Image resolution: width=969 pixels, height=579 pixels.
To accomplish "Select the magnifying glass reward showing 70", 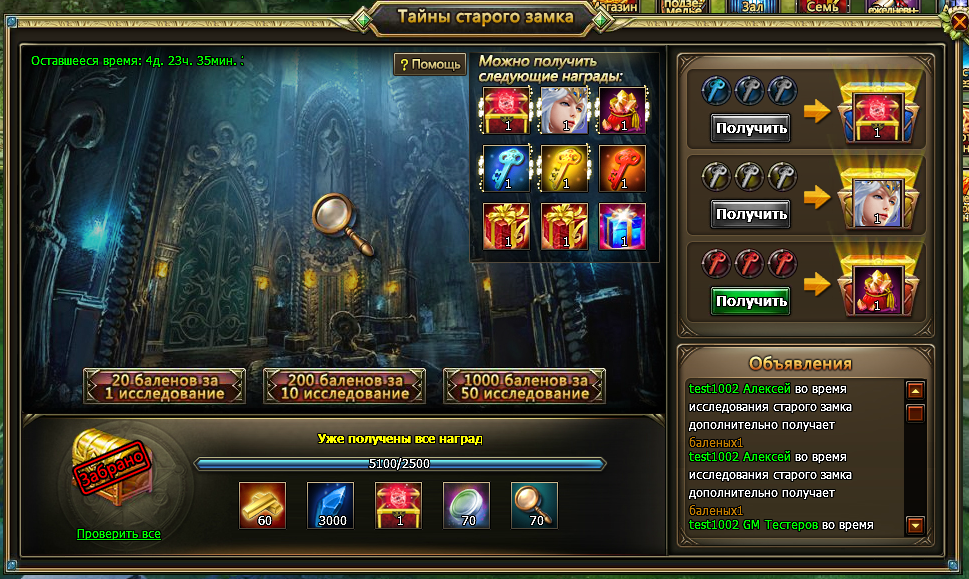I will point(534,505).
